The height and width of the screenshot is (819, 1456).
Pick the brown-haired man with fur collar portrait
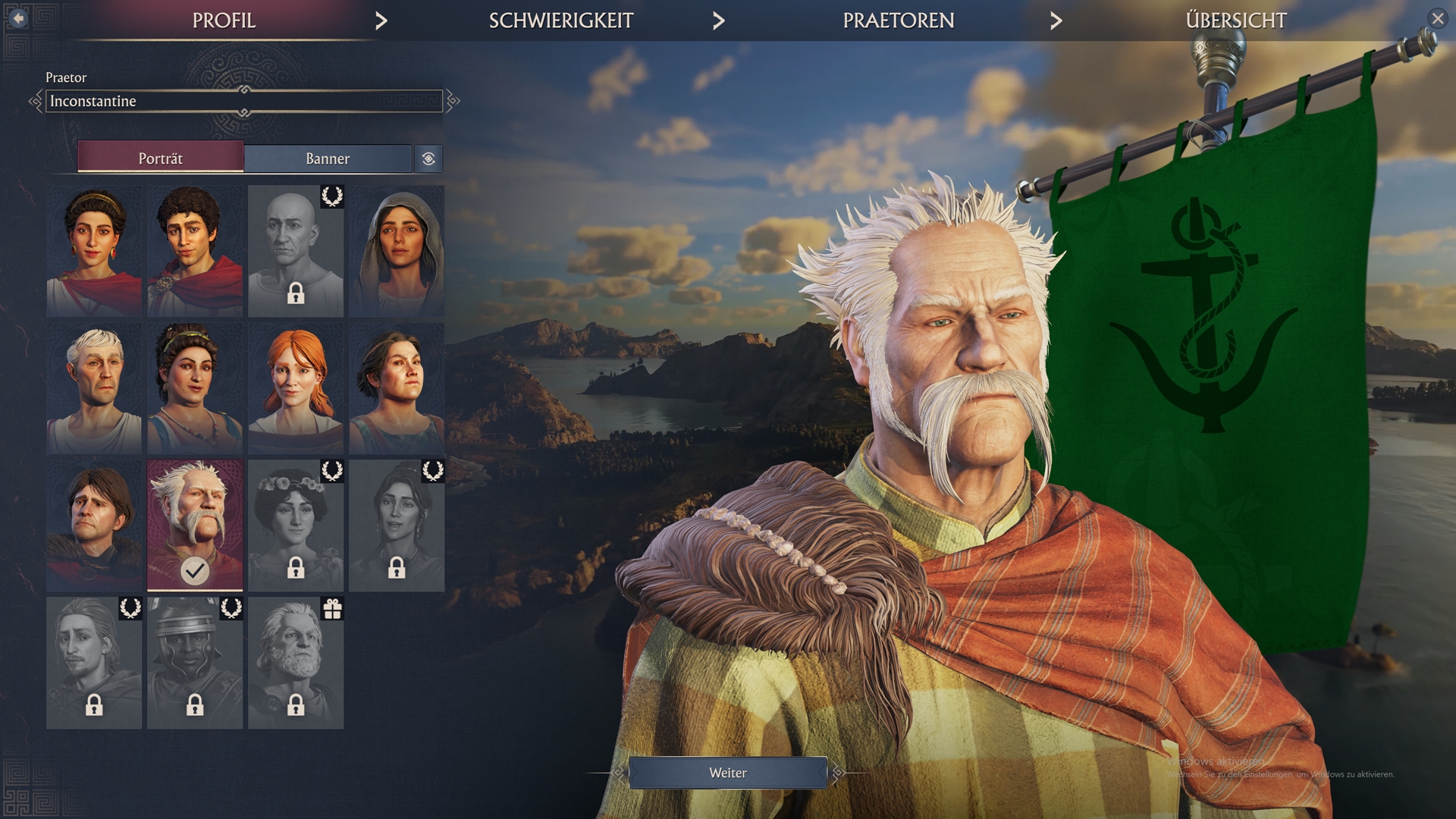94,525
